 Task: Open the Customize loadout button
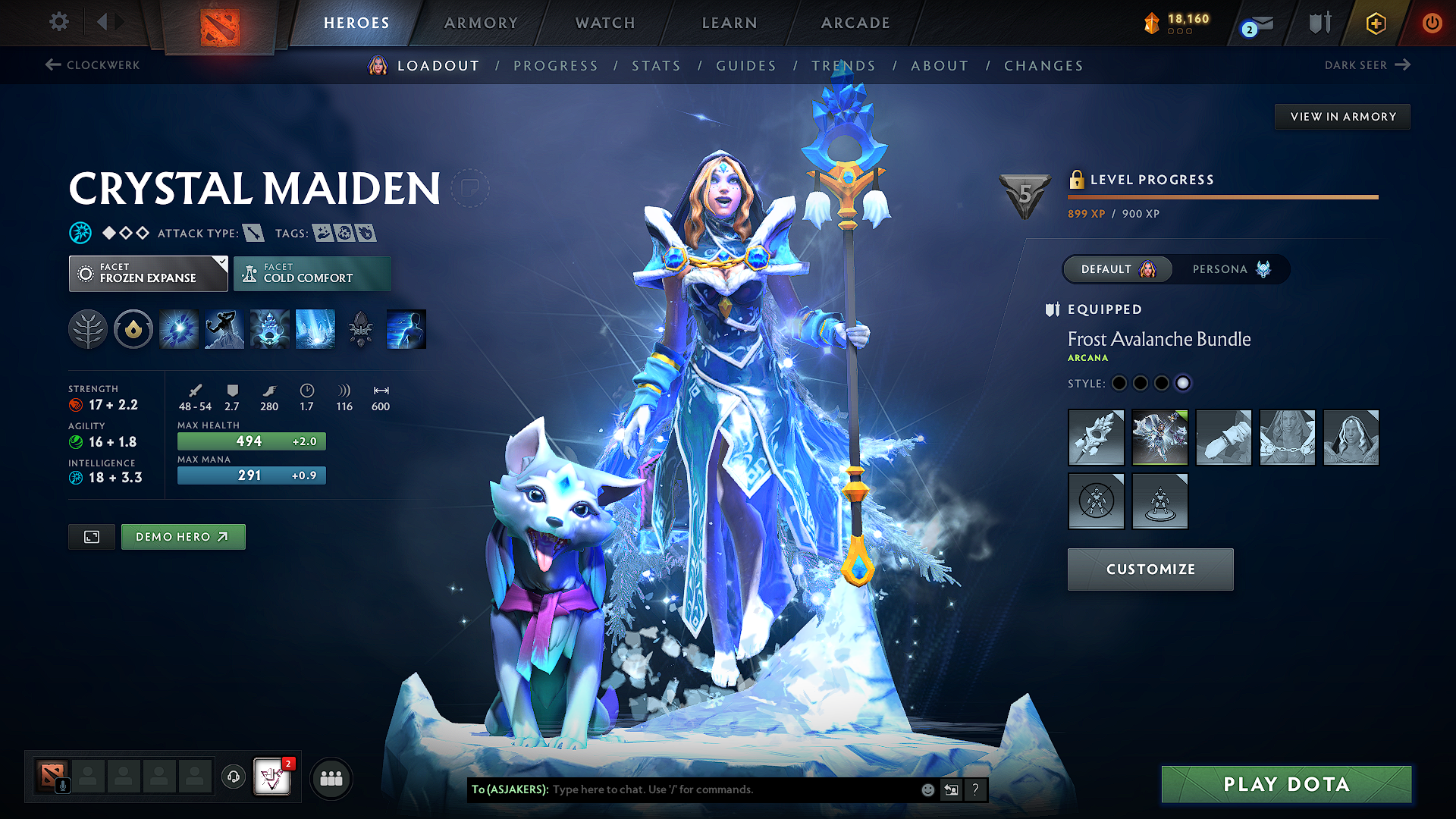(1150, 570)
